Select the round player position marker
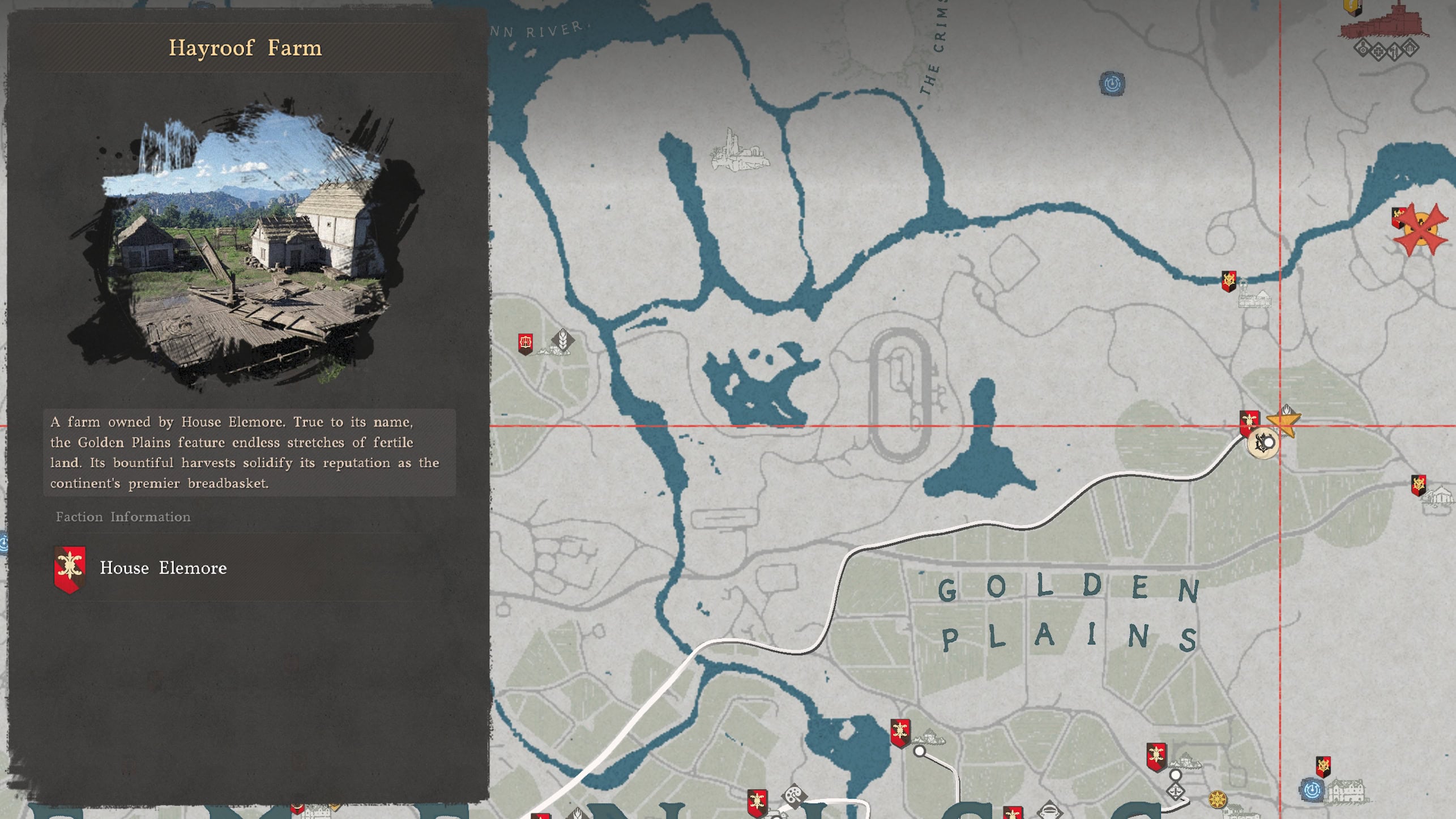This screenshot has width=1456, height=819. point(1262,443)
